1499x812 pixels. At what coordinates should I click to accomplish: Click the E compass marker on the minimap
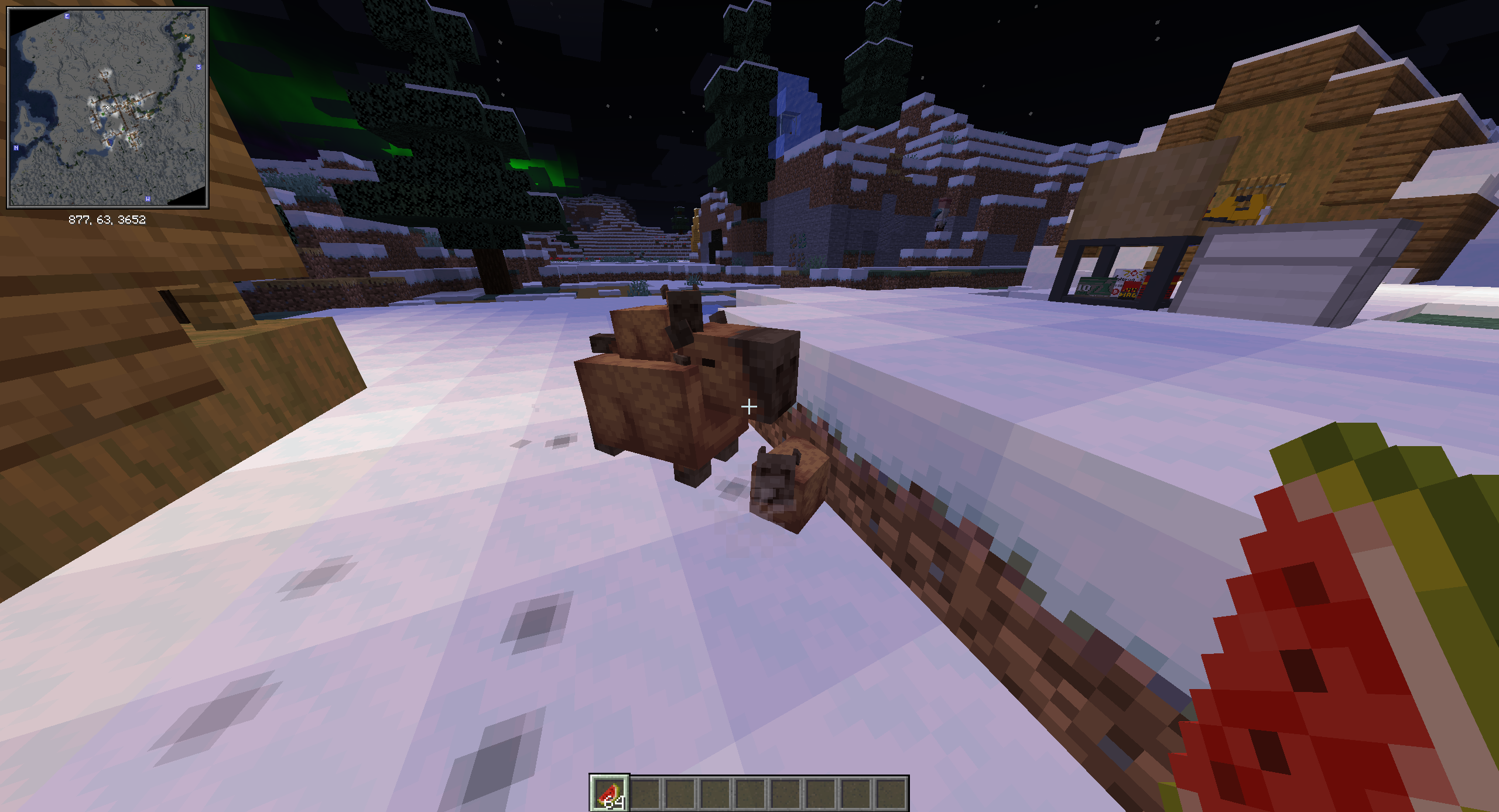tap(67, 16)
